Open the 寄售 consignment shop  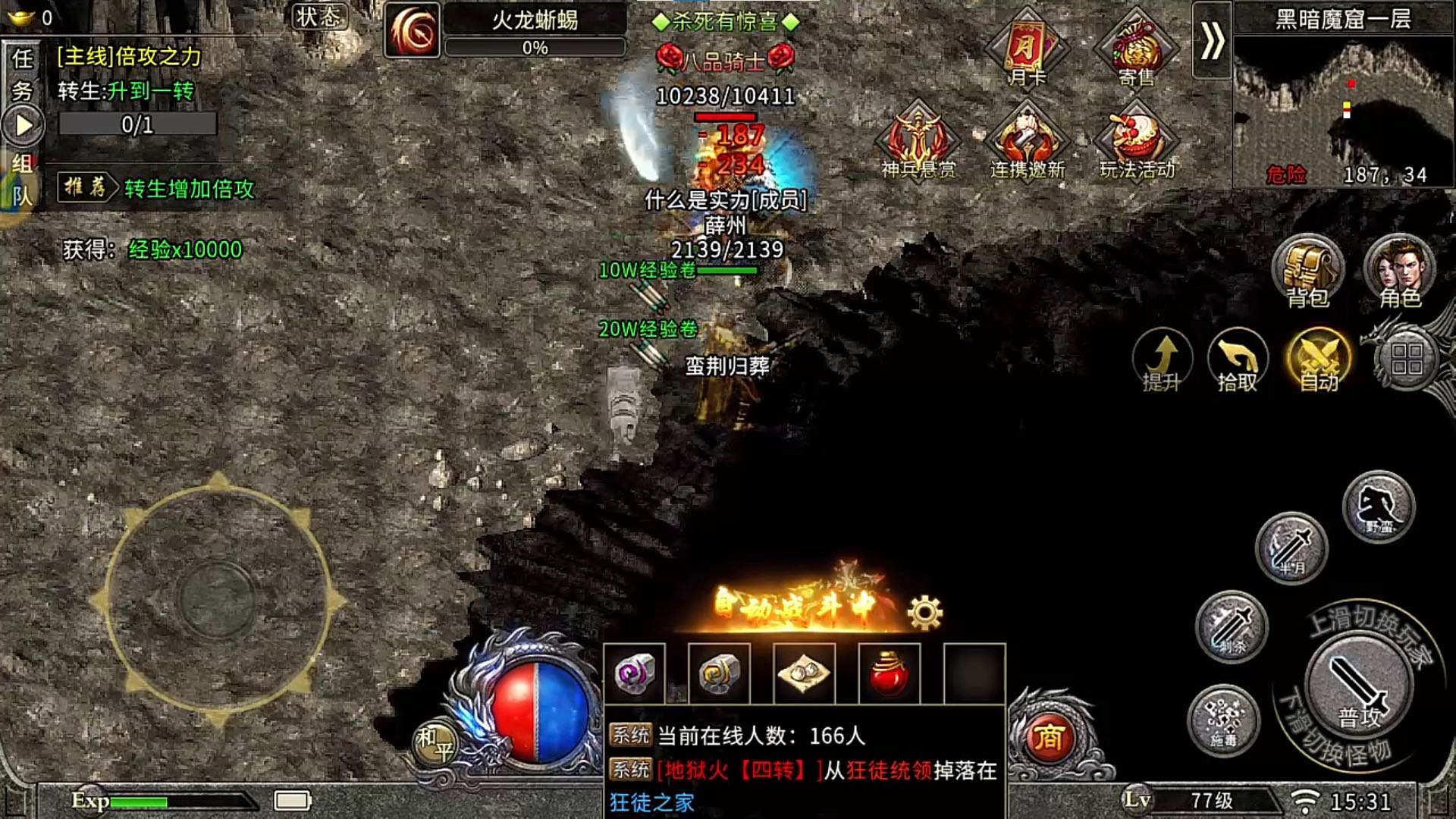pos(1136,49)
